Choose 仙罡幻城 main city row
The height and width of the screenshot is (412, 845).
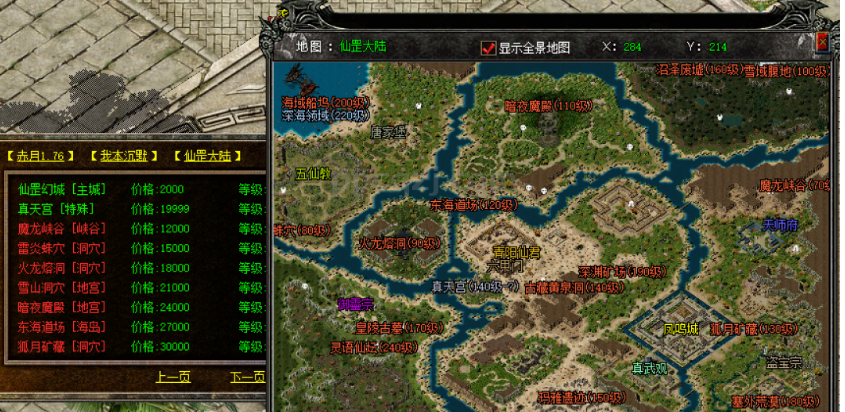click(x=62, y=190)
